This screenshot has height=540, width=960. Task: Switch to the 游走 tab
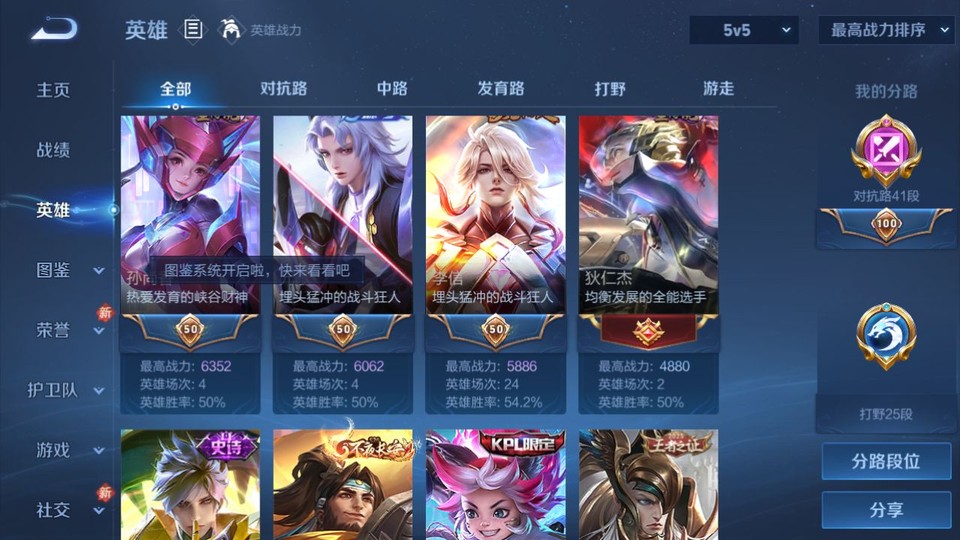click(718, 88)
